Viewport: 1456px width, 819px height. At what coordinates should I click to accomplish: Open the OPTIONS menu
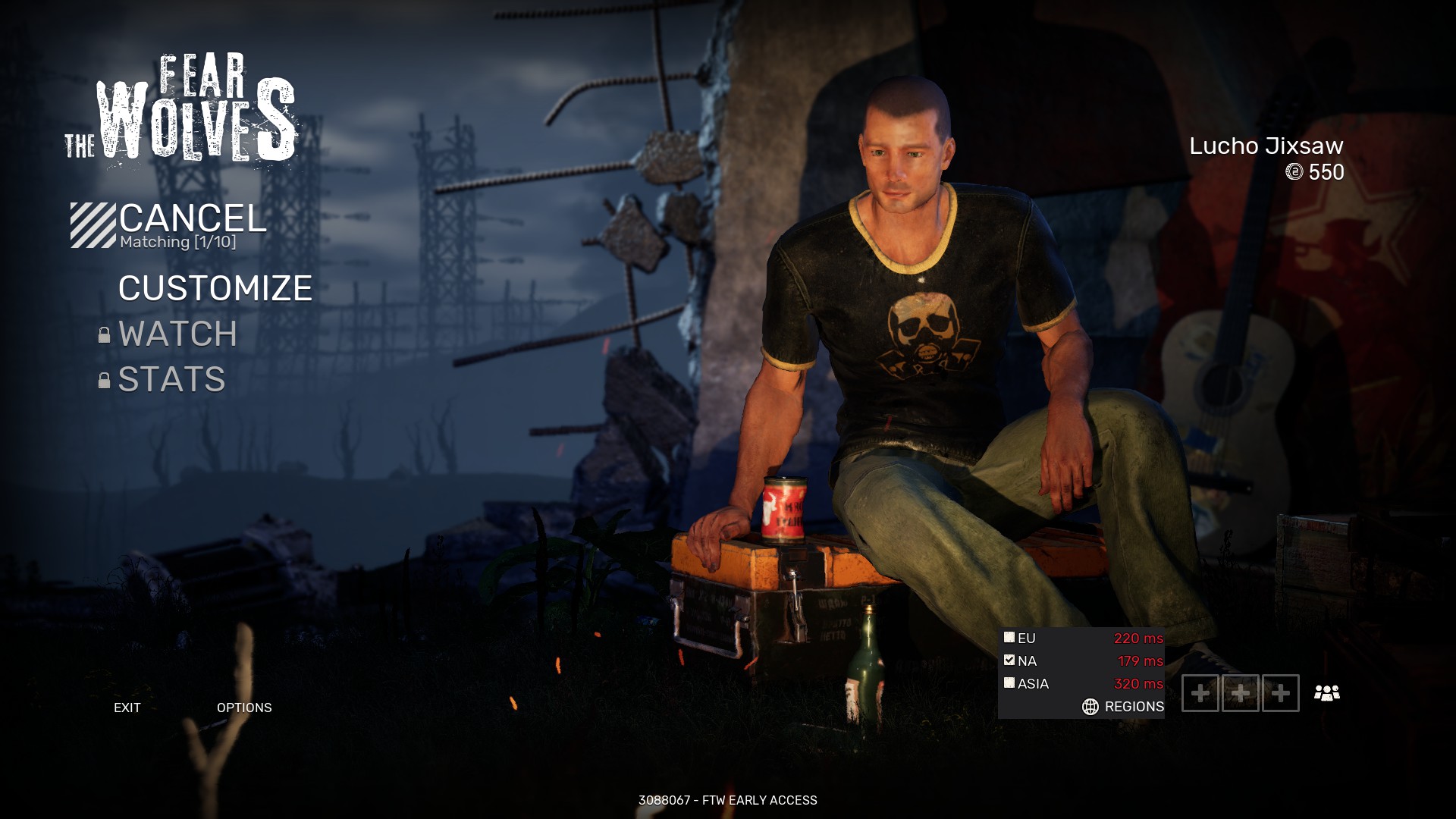(245, 708)
